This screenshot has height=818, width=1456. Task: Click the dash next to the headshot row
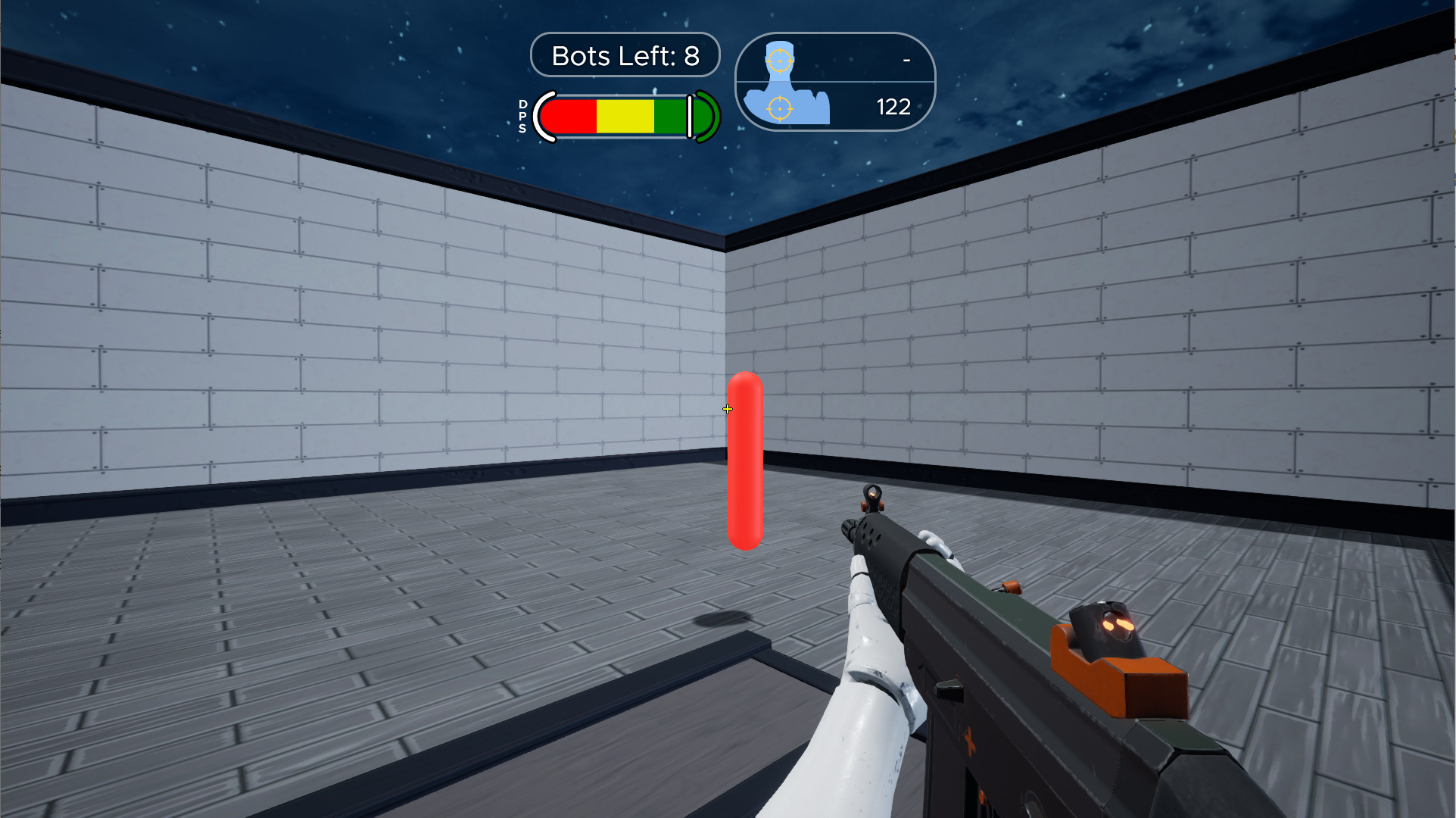[905, 61]
